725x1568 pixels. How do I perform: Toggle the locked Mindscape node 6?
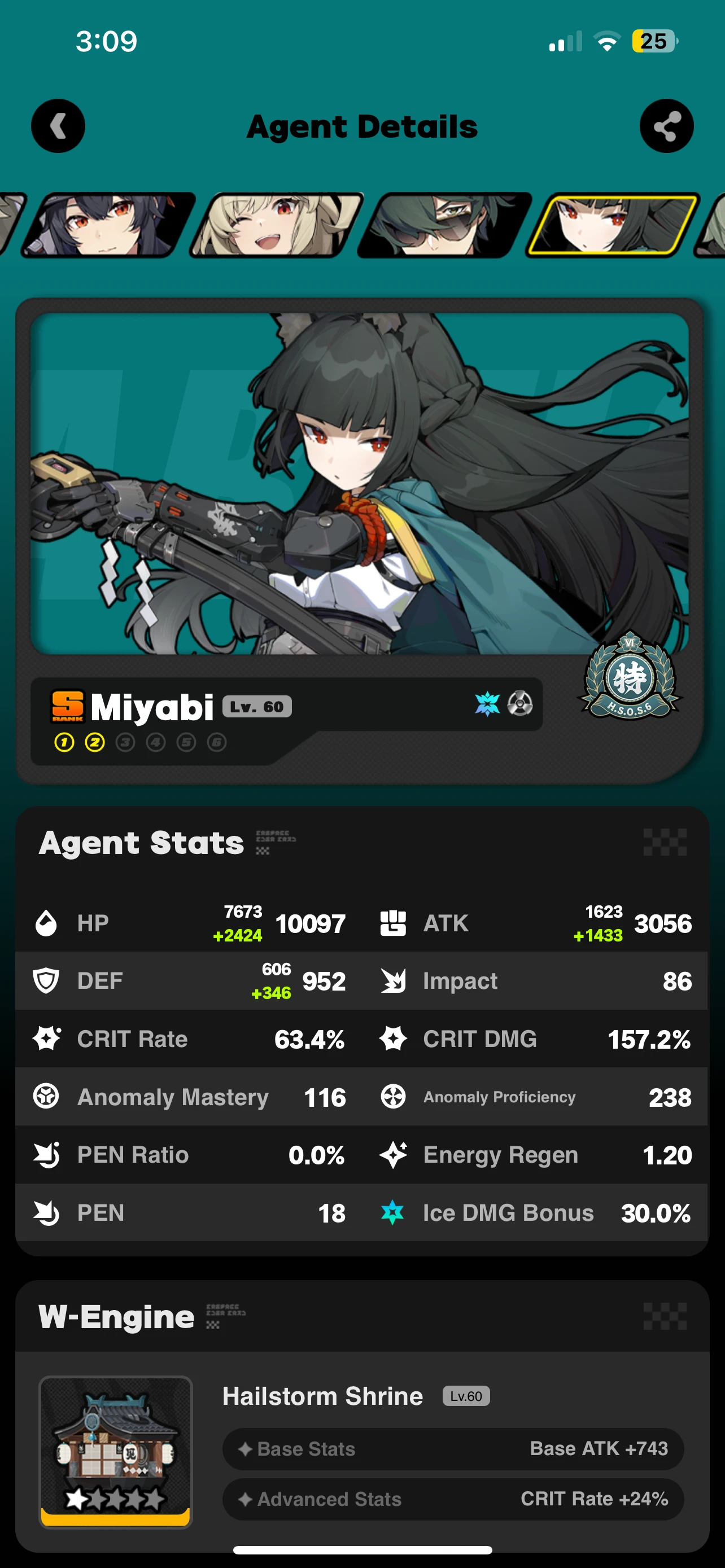click(217, 742)
